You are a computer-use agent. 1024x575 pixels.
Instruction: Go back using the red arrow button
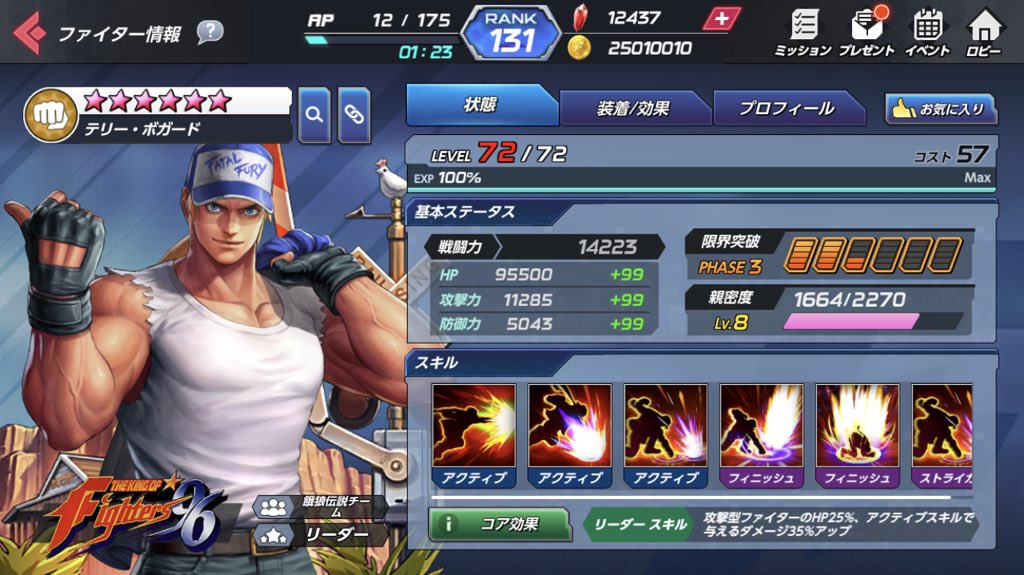coord(27,33)
